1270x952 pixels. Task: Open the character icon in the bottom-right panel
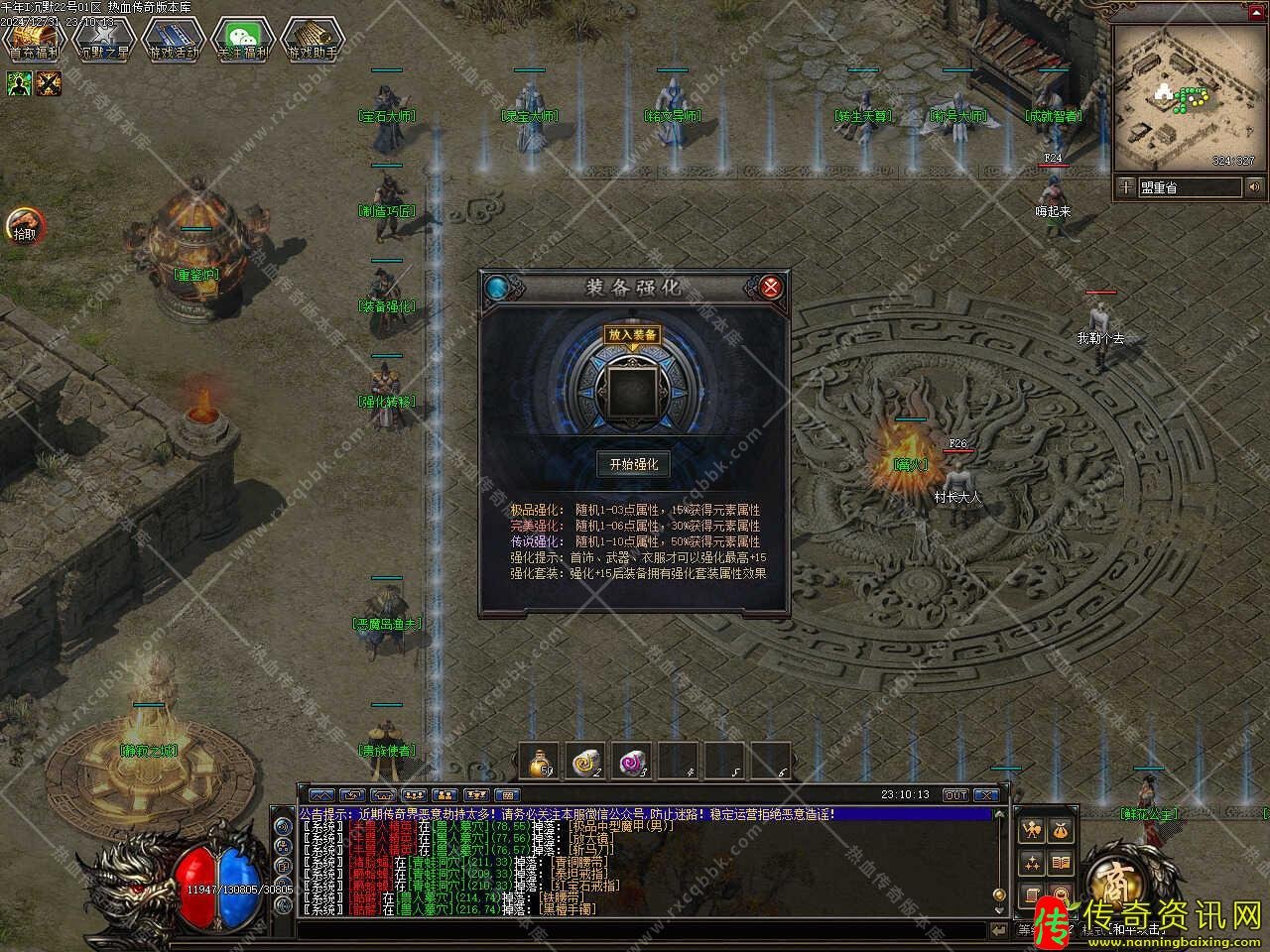point(1032,830)
